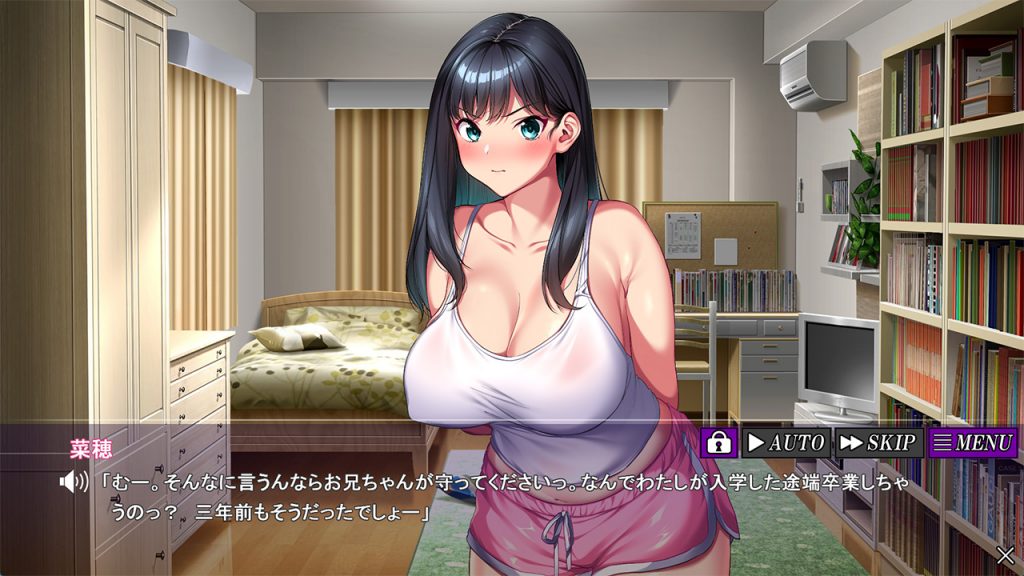Screen dimensions: 1024x576
Task: Replay voice line with the speaker icon
Action: (x=73, y=482)
